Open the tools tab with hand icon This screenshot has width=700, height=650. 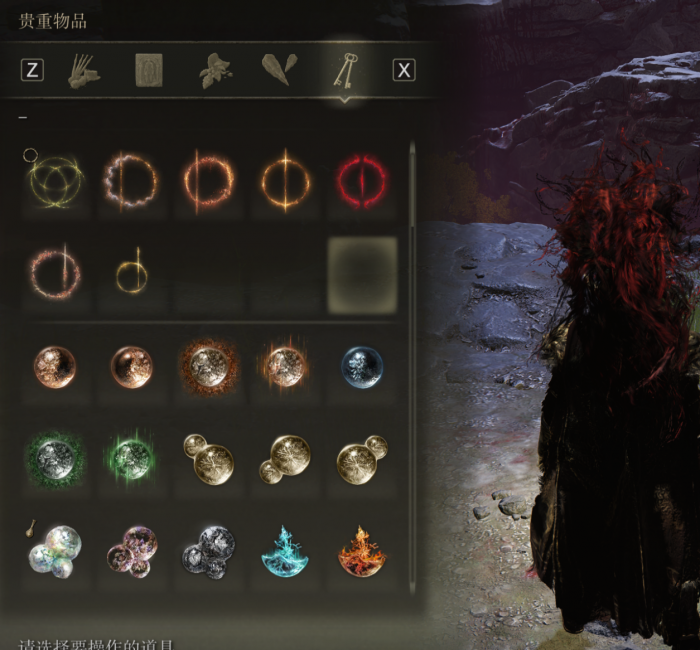click(x=83, y=70)
